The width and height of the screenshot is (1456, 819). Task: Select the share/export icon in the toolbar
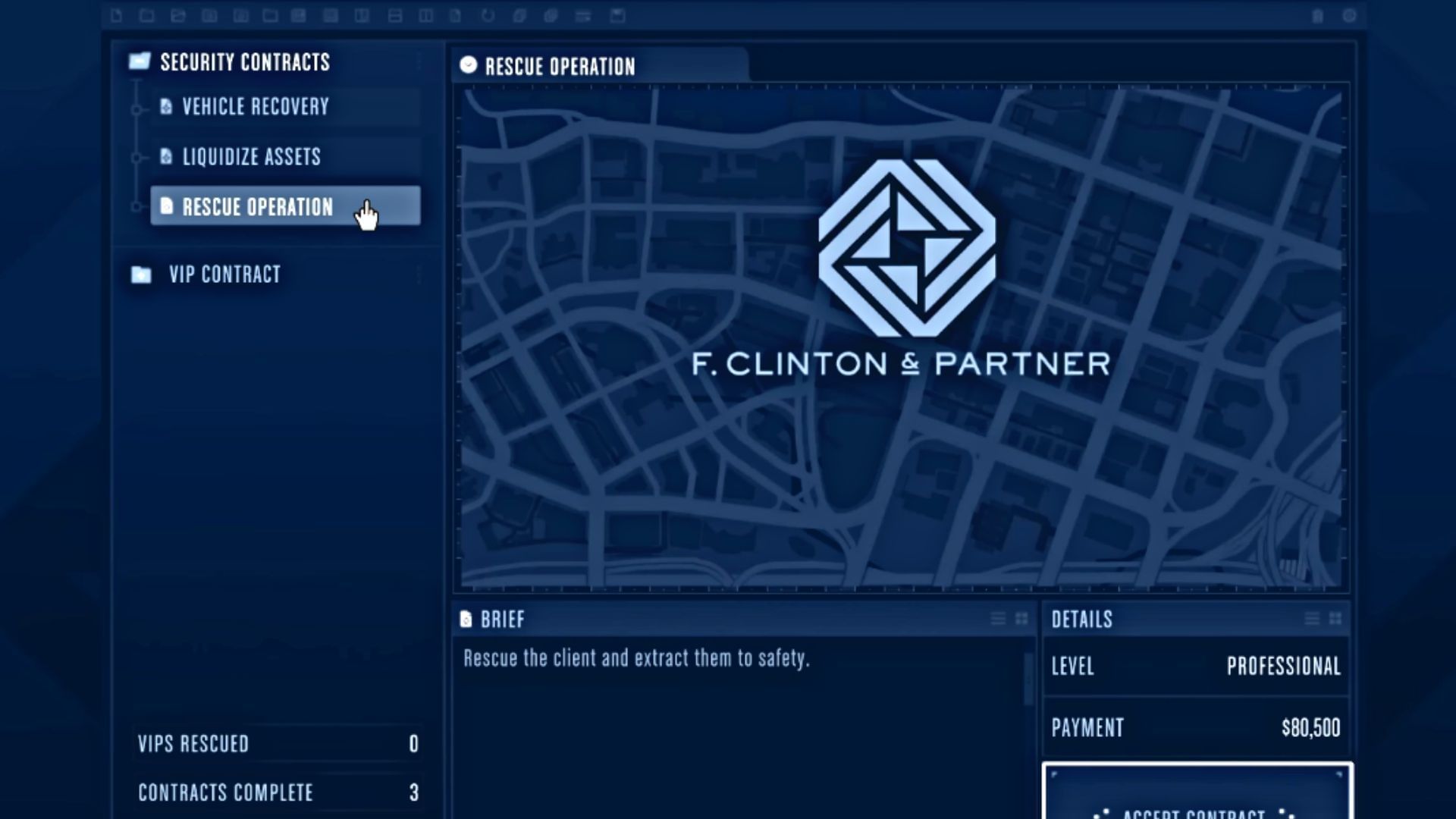(179, 15)
